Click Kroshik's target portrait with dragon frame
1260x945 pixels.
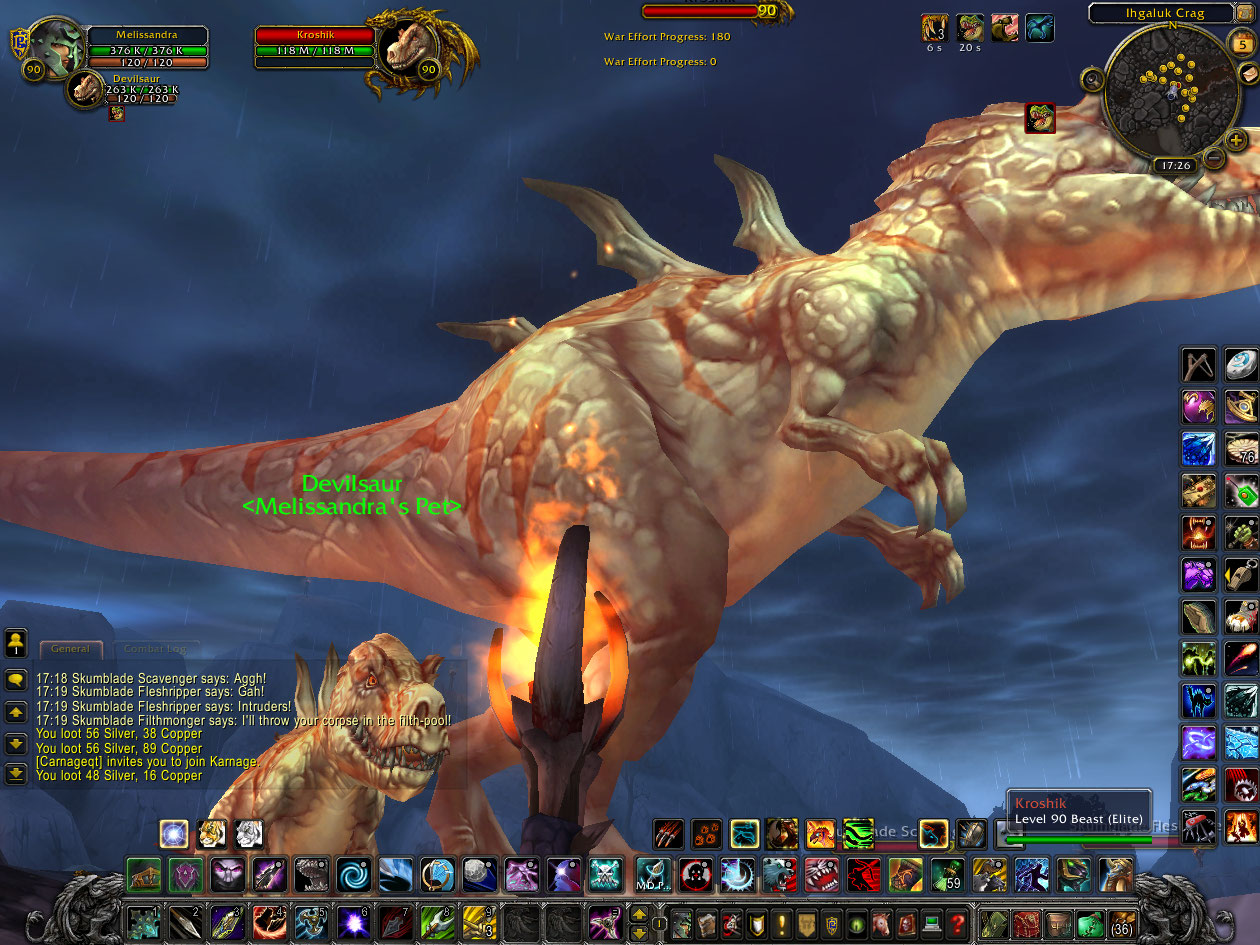(x=406, y=50)
